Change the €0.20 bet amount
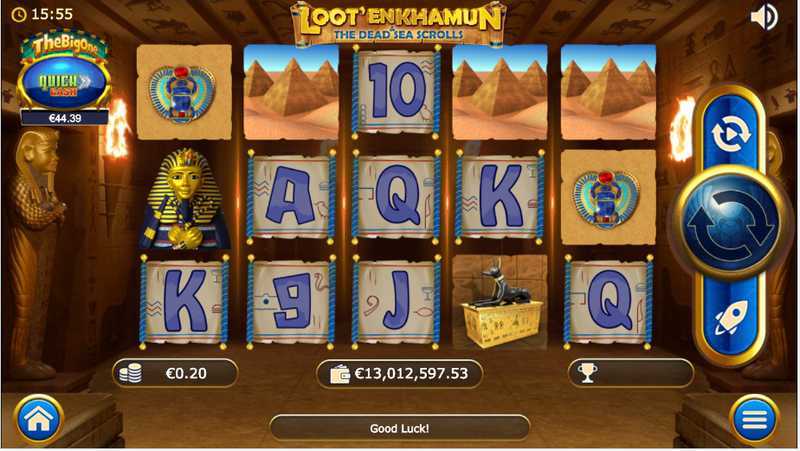 click(175, 374)
